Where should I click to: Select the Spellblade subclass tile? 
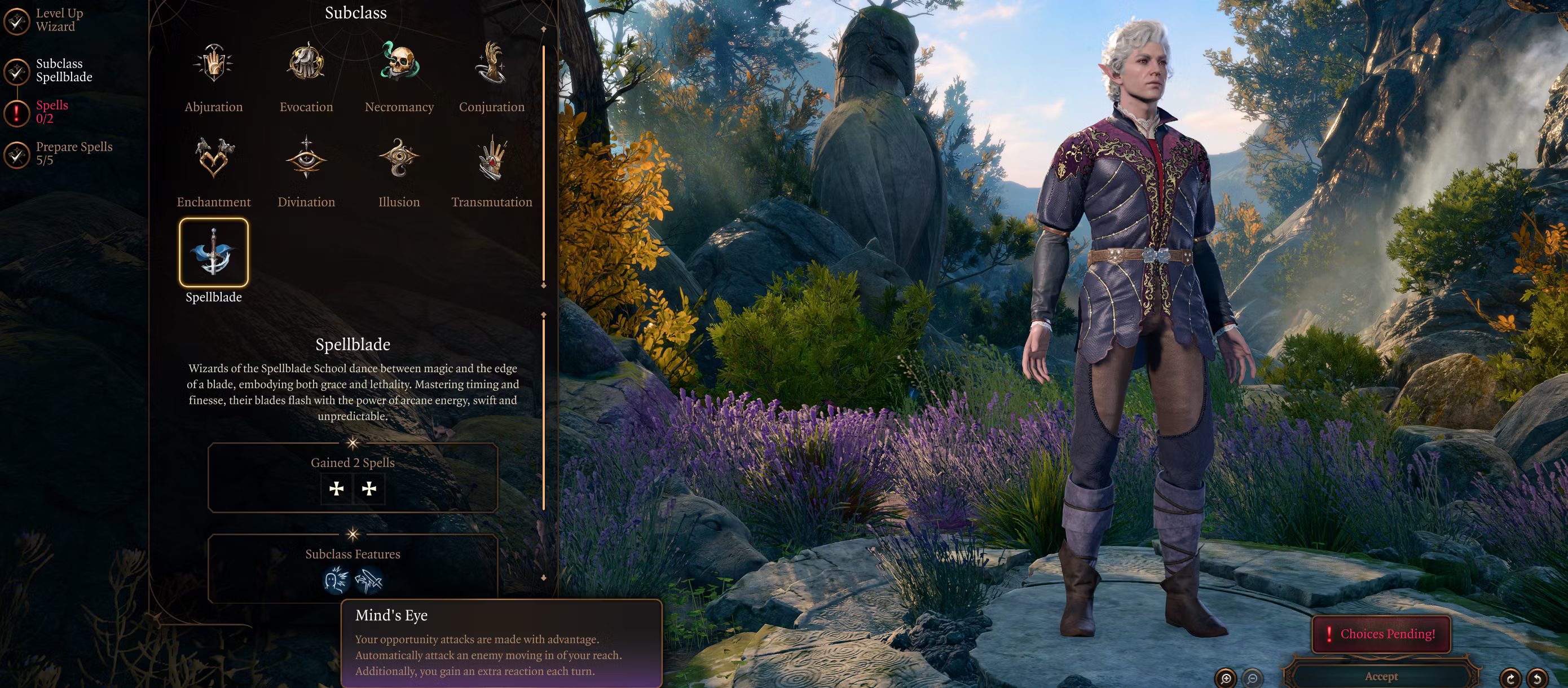pyautogui.click(x=213, y=253)
